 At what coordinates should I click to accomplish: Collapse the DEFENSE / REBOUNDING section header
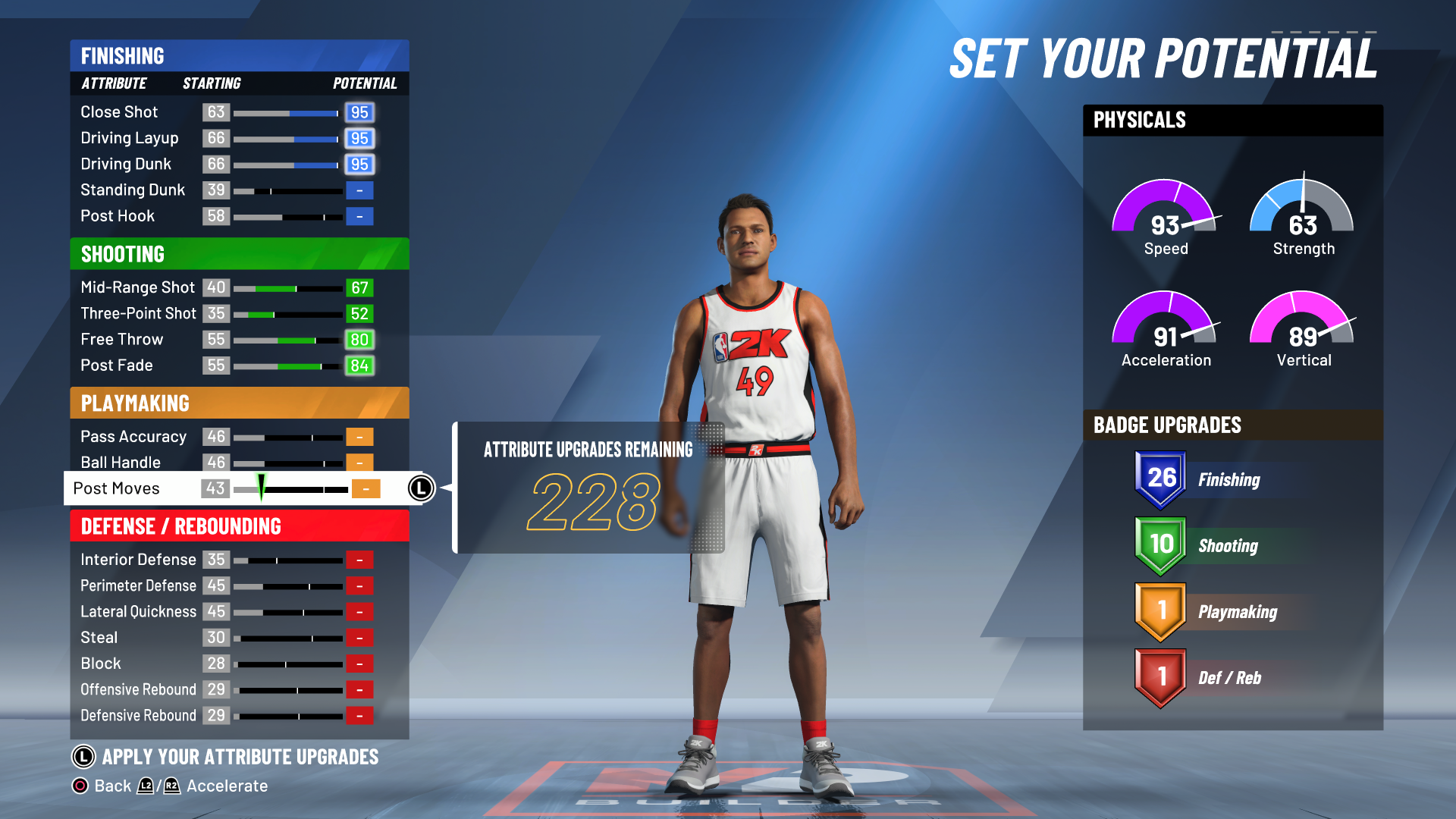[x=239, y=525]
